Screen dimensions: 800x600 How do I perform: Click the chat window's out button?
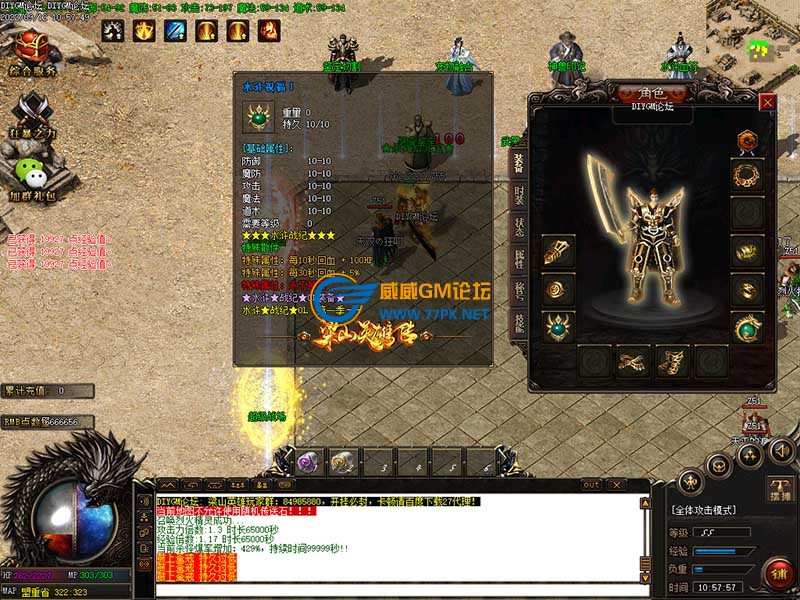[x=592, y=485]
